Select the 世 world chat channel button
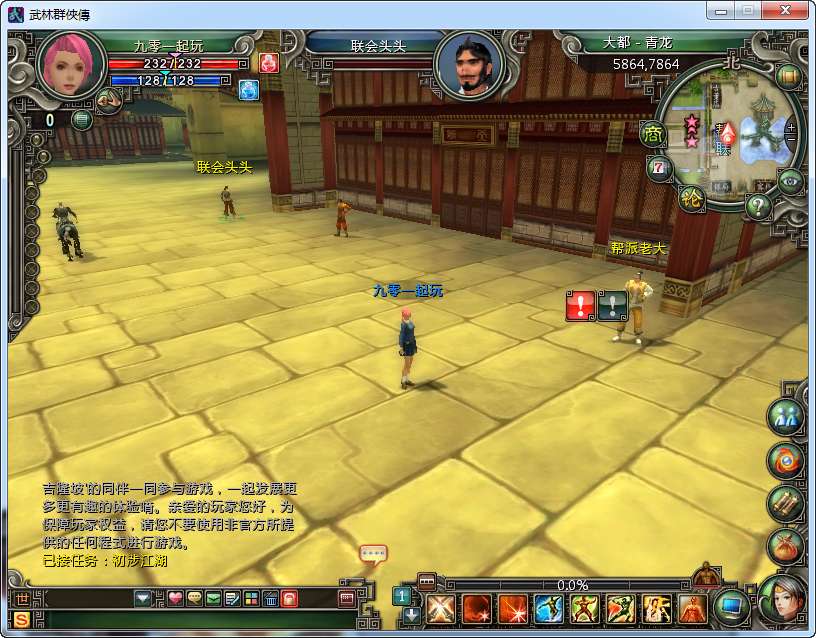The height and width of the screenshot is (638, 816). coord(22,599)
